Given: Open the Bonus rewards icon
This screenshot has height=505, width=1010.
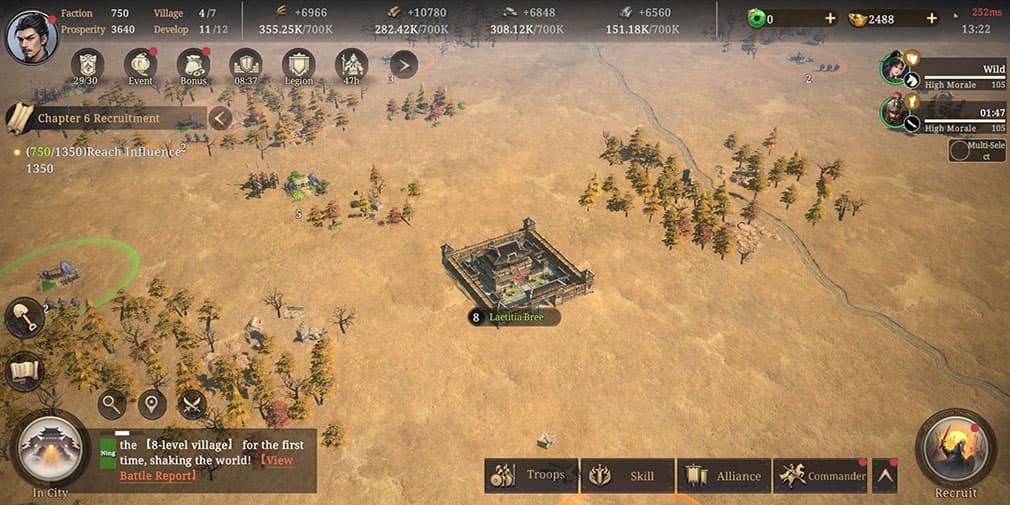Looking at the screenshot, I should 193,65.
